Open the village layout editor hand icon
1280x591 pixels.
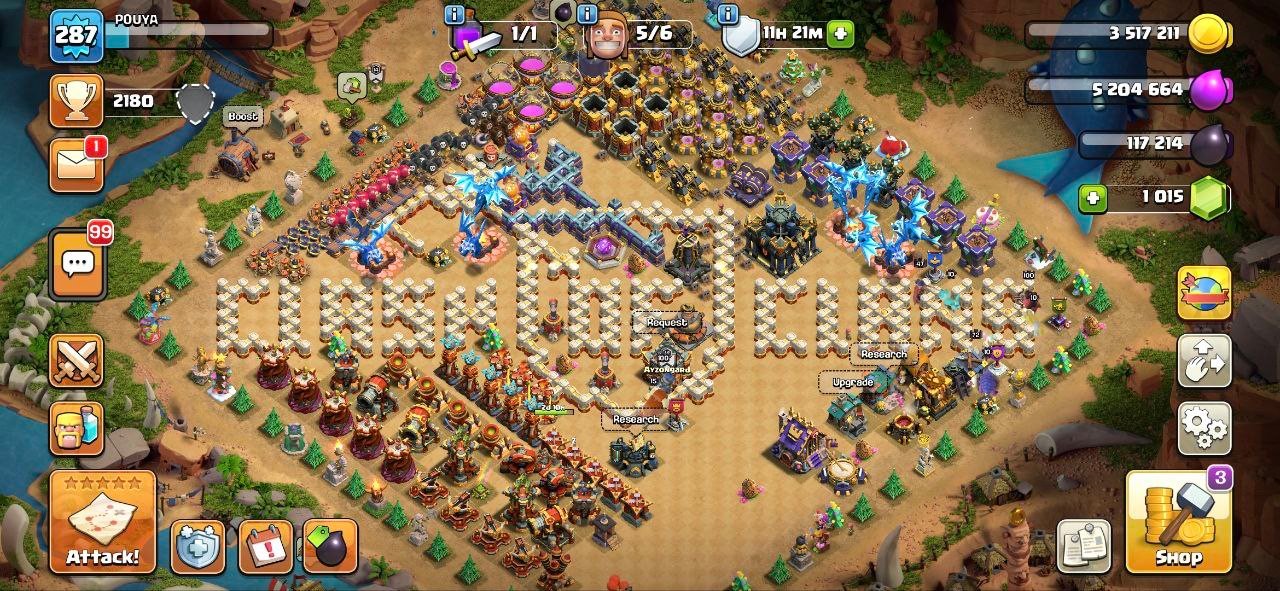tap(1204, 362)
